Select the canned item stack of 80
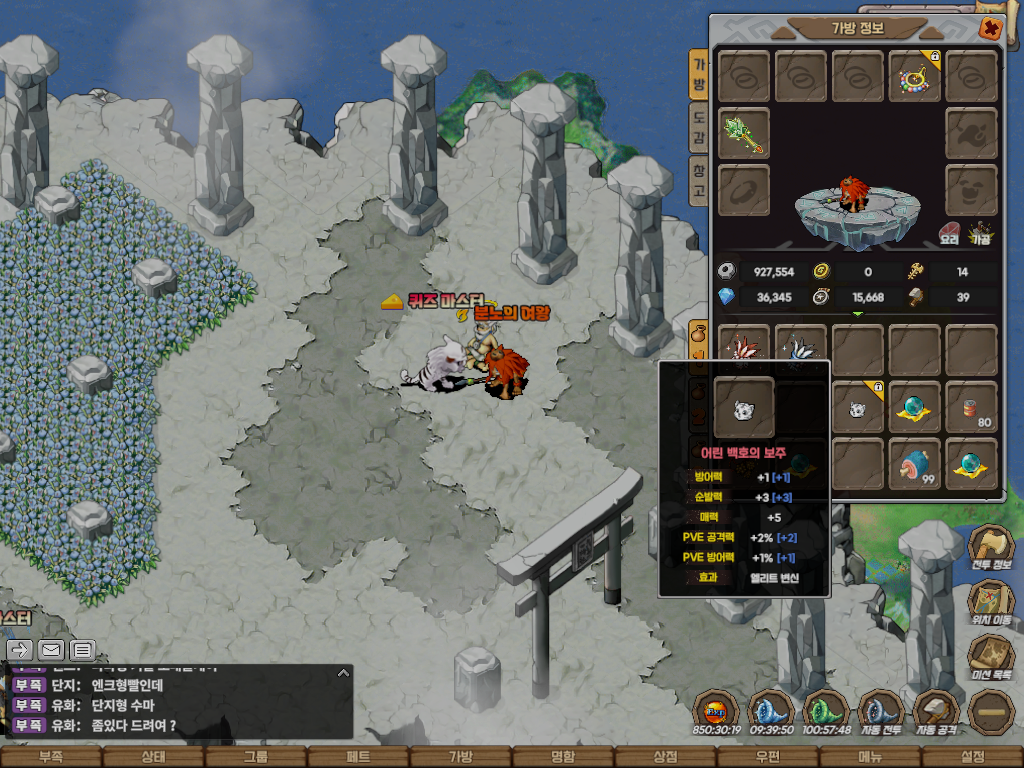1024x768 pixels. pos(971,407)
